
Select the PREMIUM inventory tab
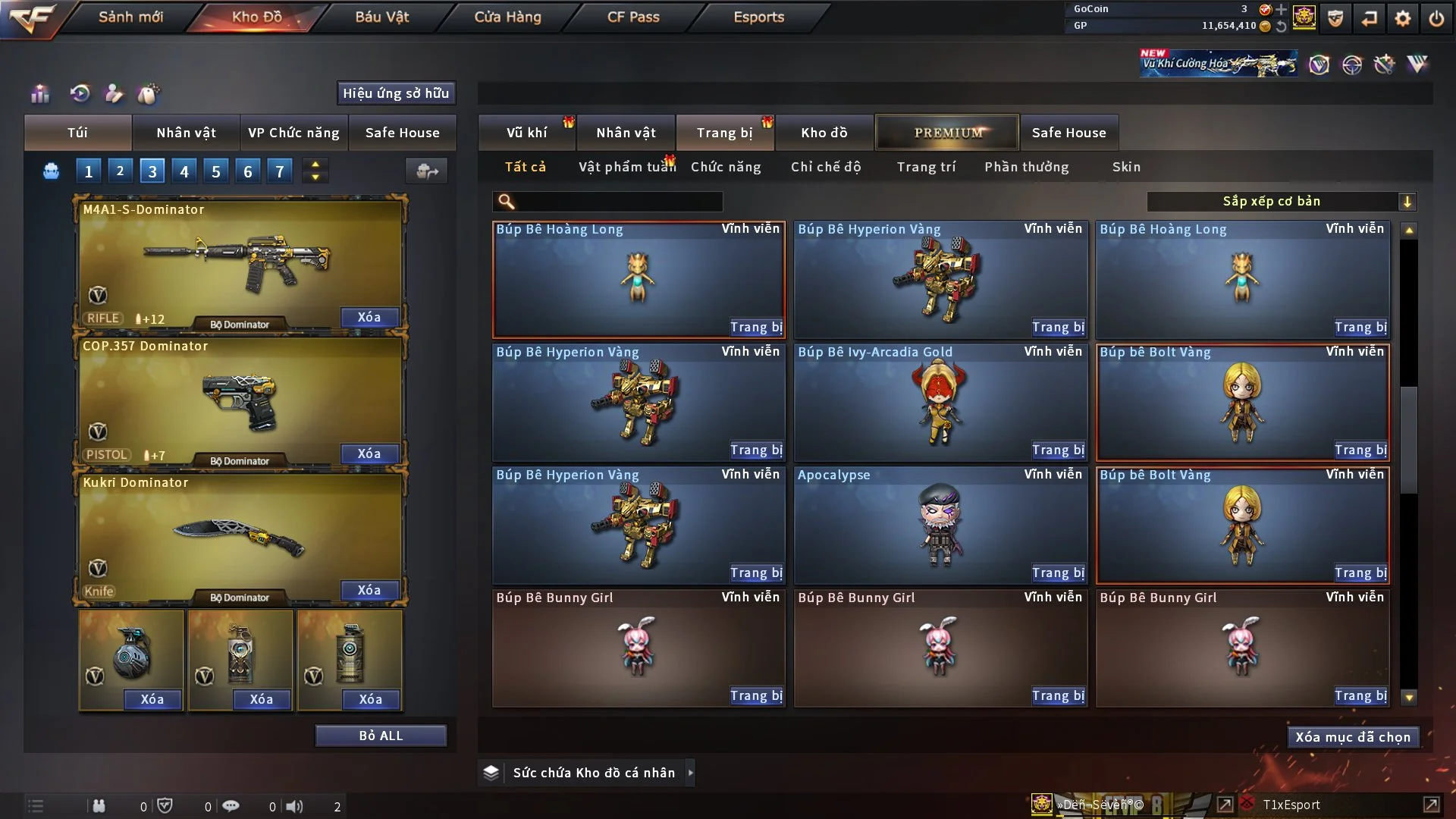coord(947,133)
